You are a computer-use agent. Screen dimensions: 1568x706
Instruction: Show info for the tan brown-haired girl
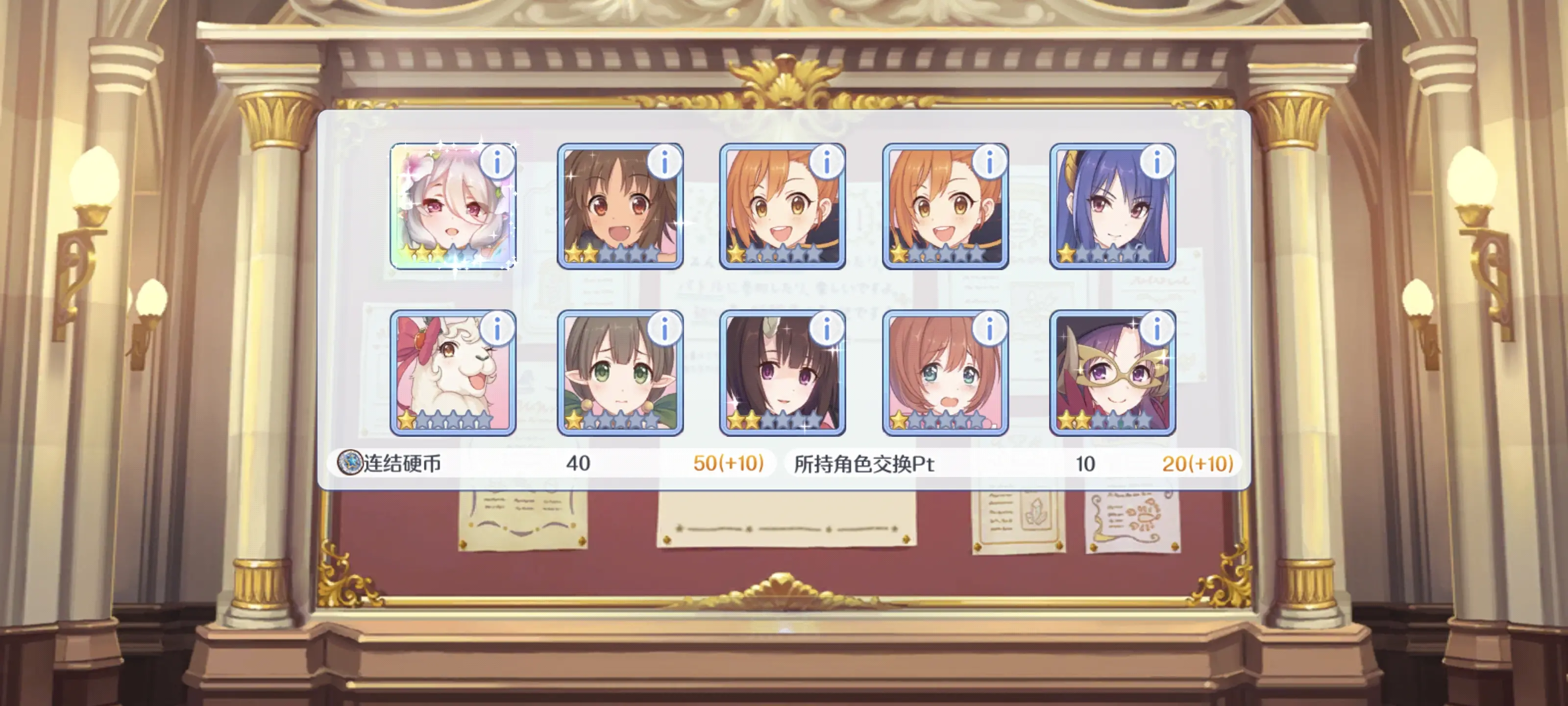[665, 162]
